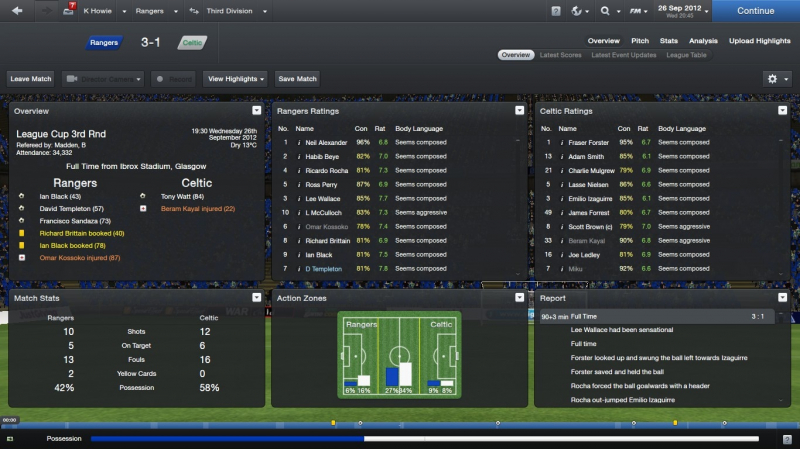Expand the Report panel options

tap(781, 298)
